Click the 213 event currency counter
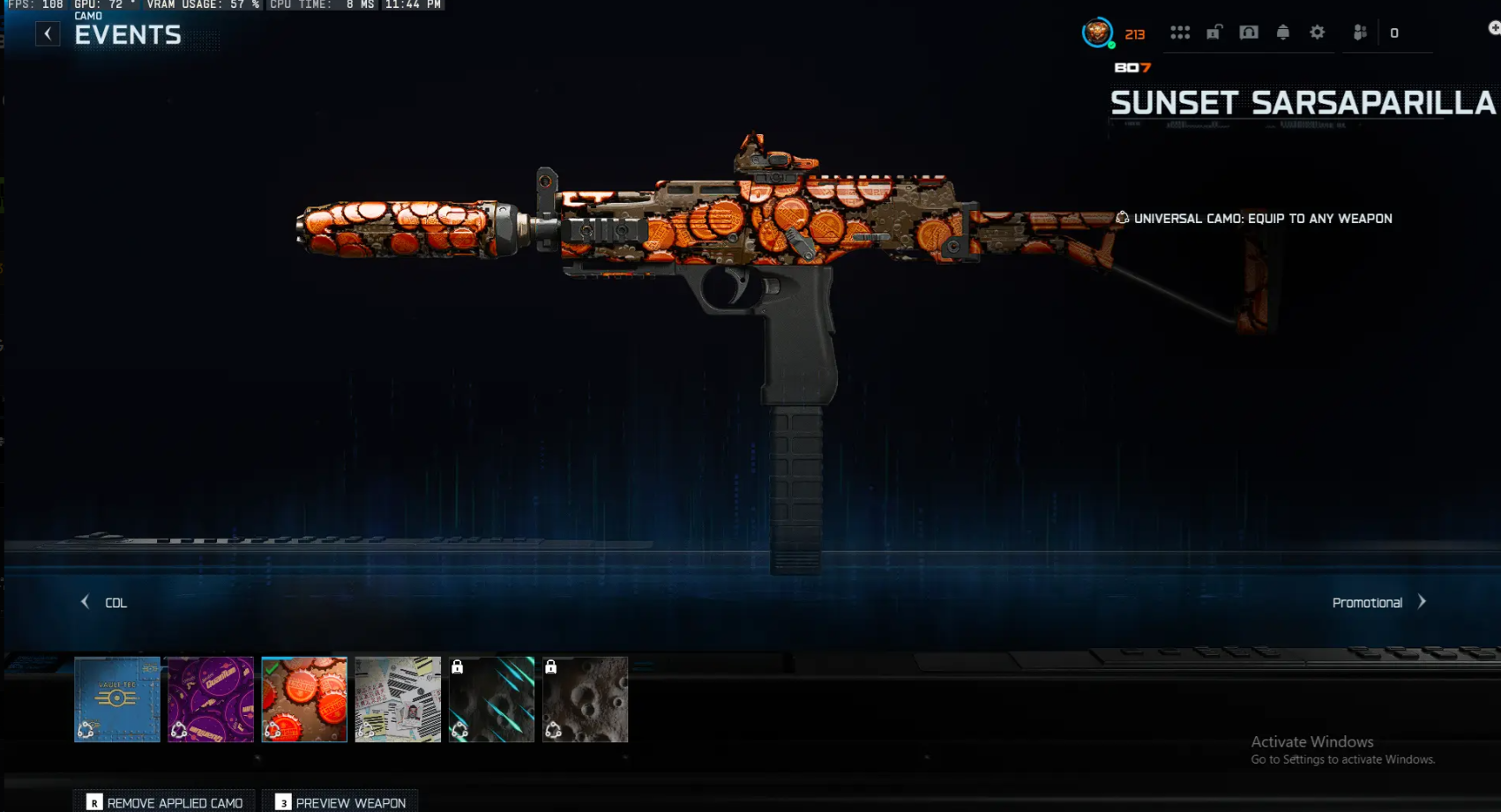The height and width of the screenshot is (812, 1501). (1136, 34)
